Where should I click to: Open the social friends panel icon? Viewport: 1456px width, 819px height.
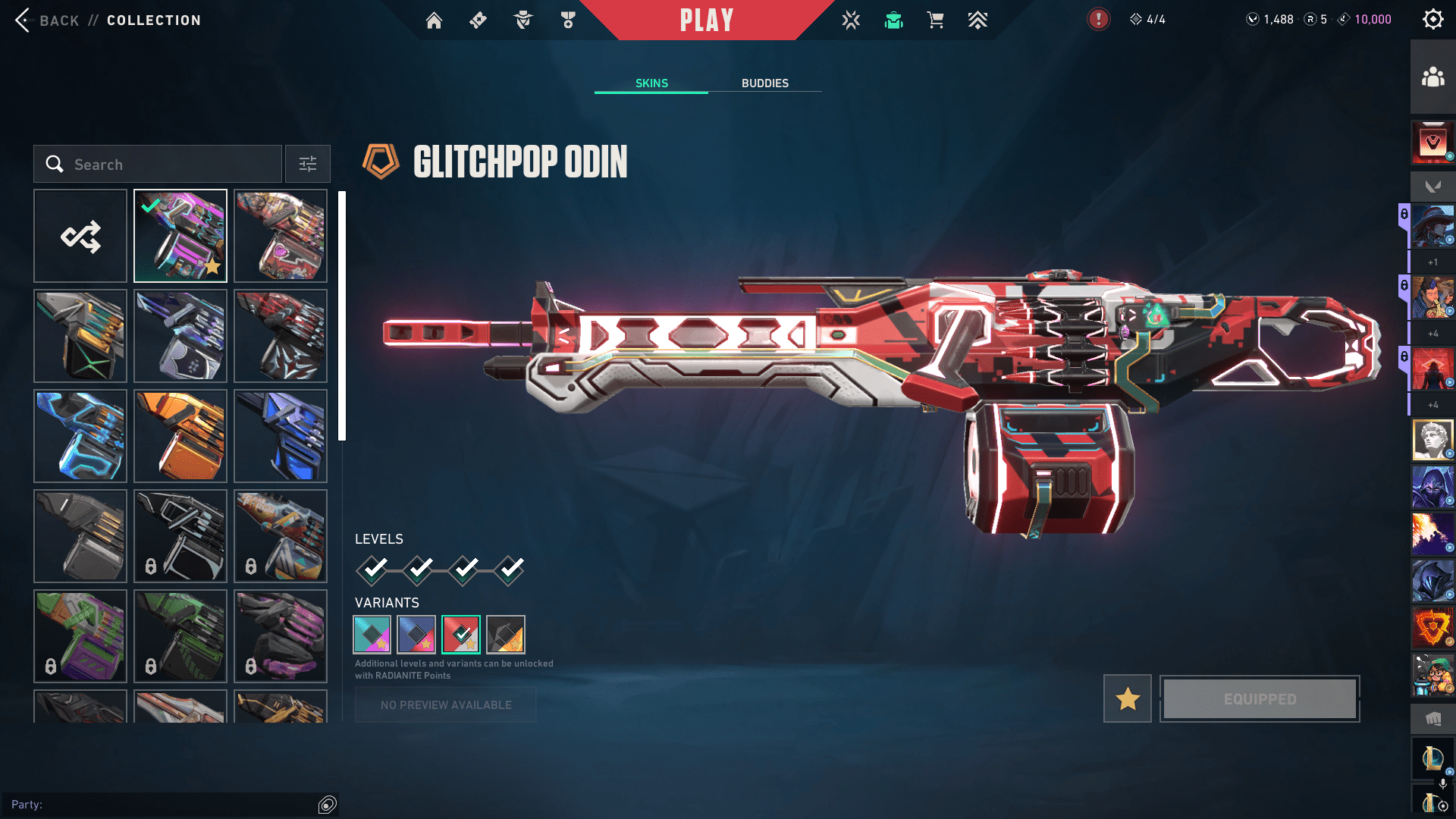1432,77
